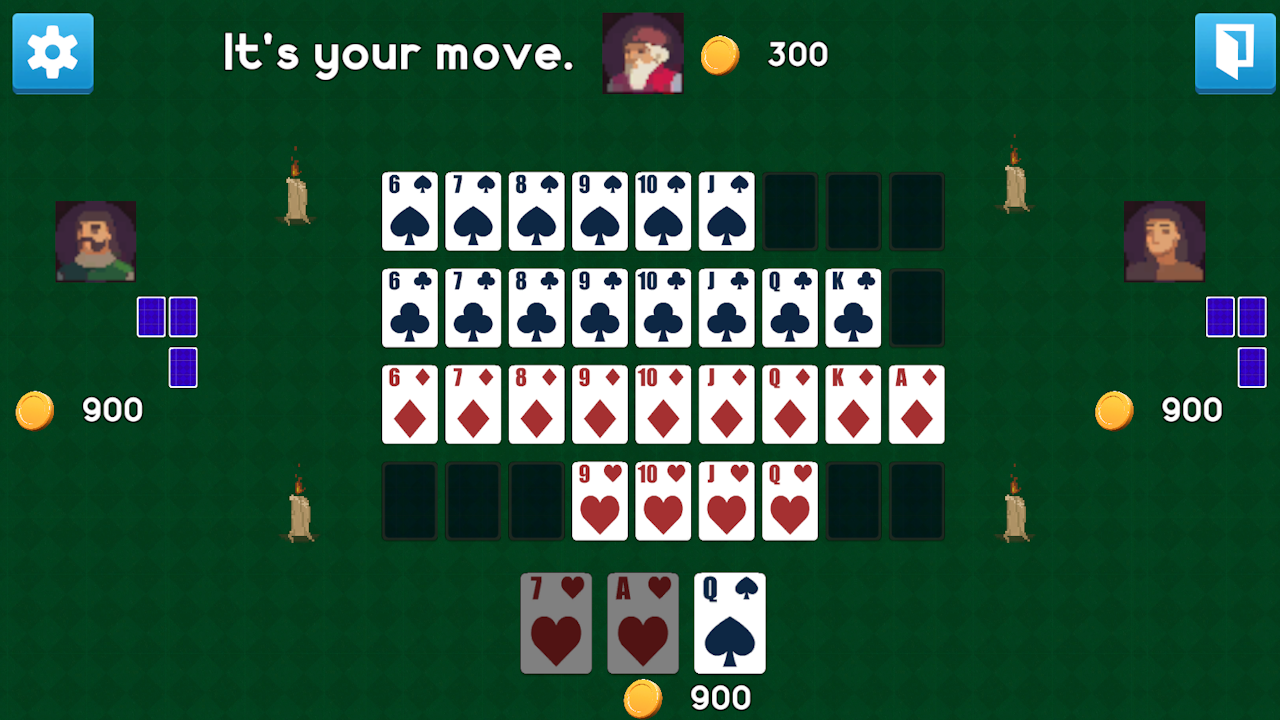Click the empty slot right of the Jack of Spades
The width and height of the screenshot is (1280, 720).
790,211
